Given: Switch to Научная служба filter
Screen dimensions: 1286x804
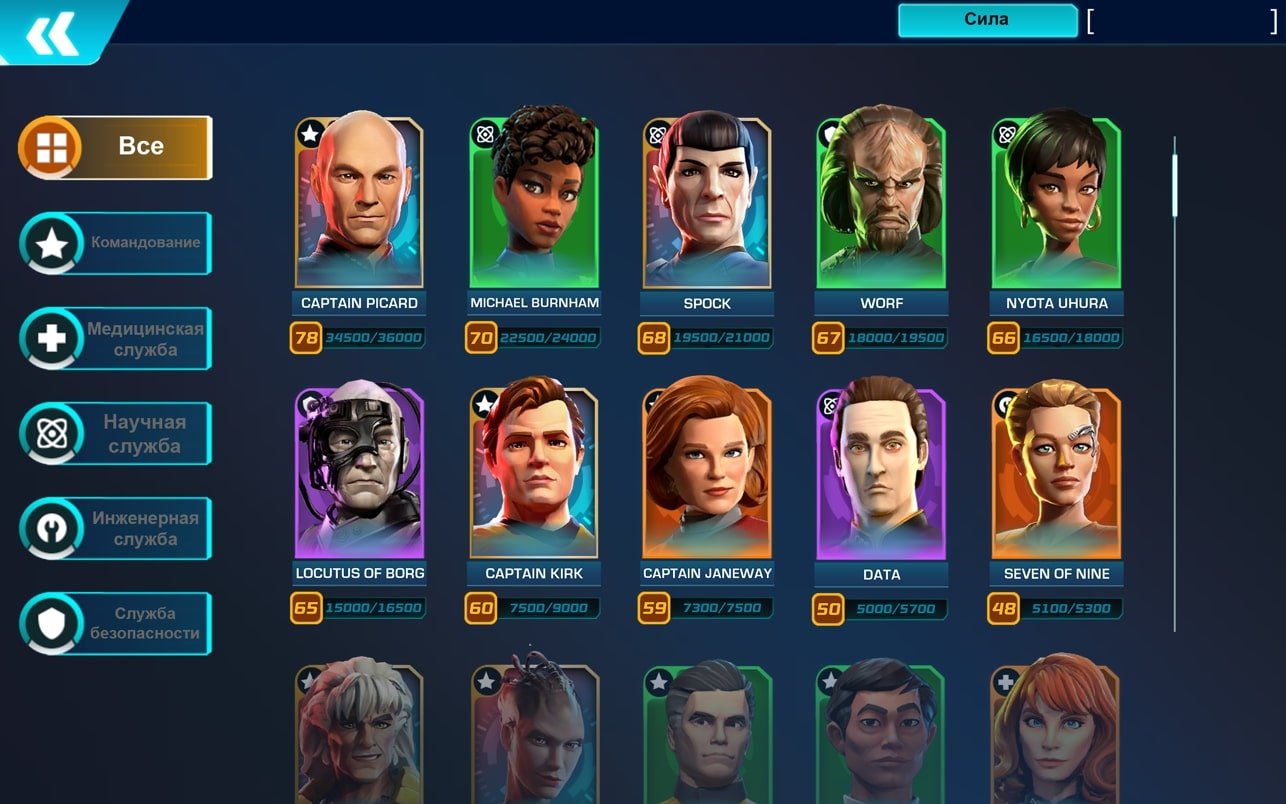Looking at the screenshot, I should (x=116, y=434).
